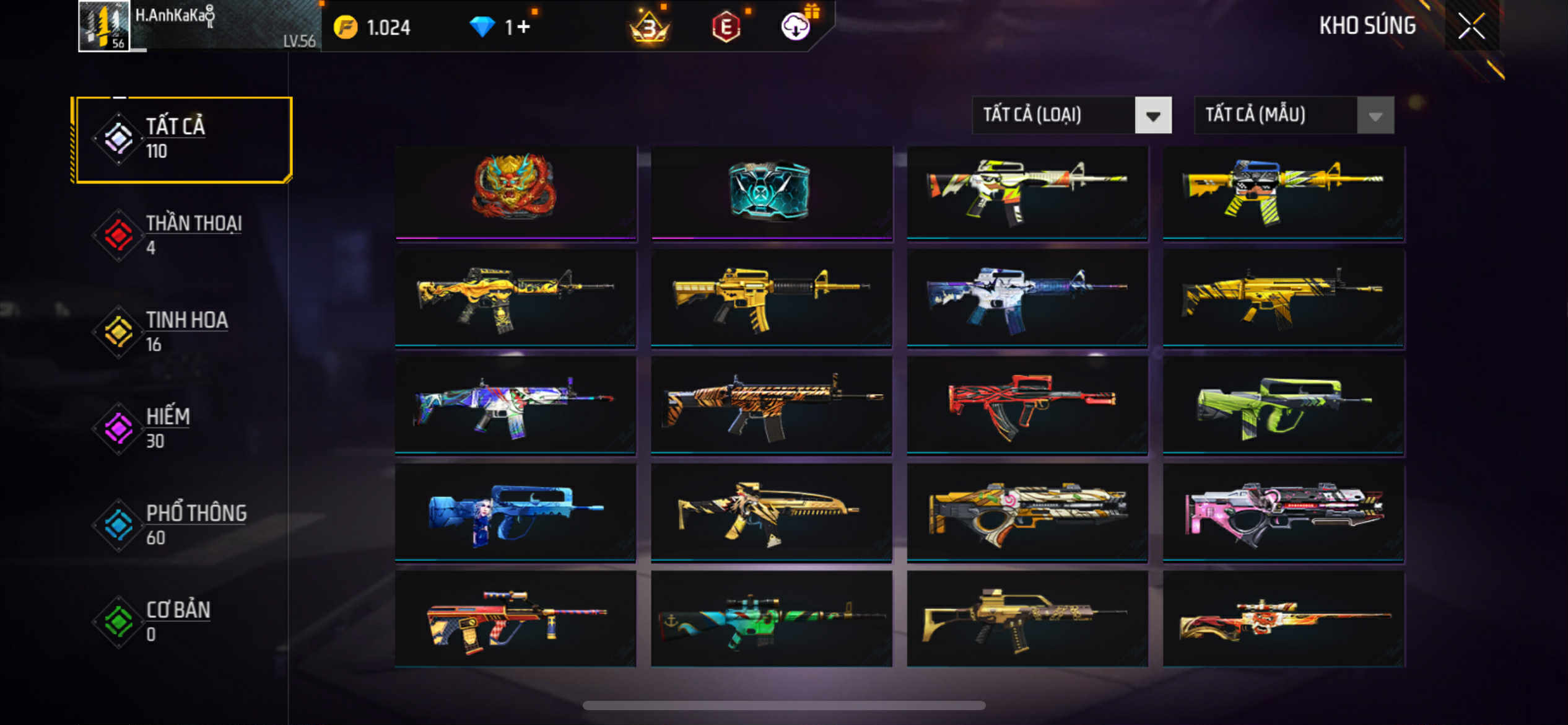Add diamonds with the plus button
Viewport: 1568px width, 725px height.
[x=523, y=27]
